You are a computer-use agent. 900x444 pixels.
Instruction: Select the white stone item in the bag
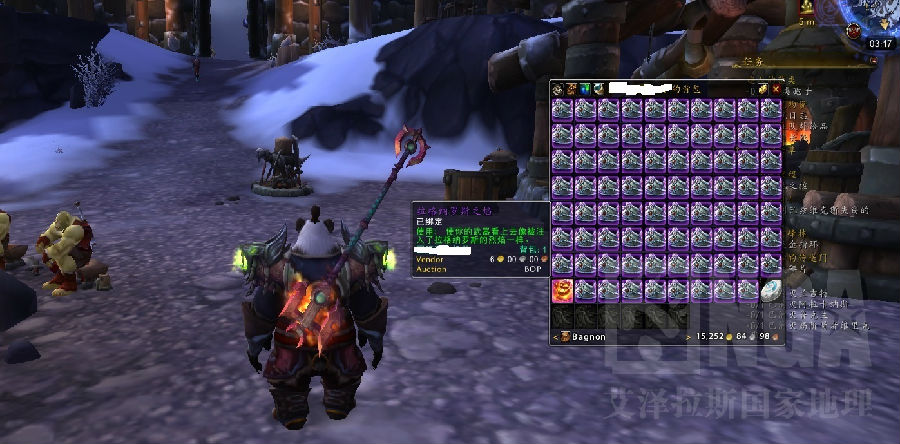pyautogui.click(x=770, y=290)
